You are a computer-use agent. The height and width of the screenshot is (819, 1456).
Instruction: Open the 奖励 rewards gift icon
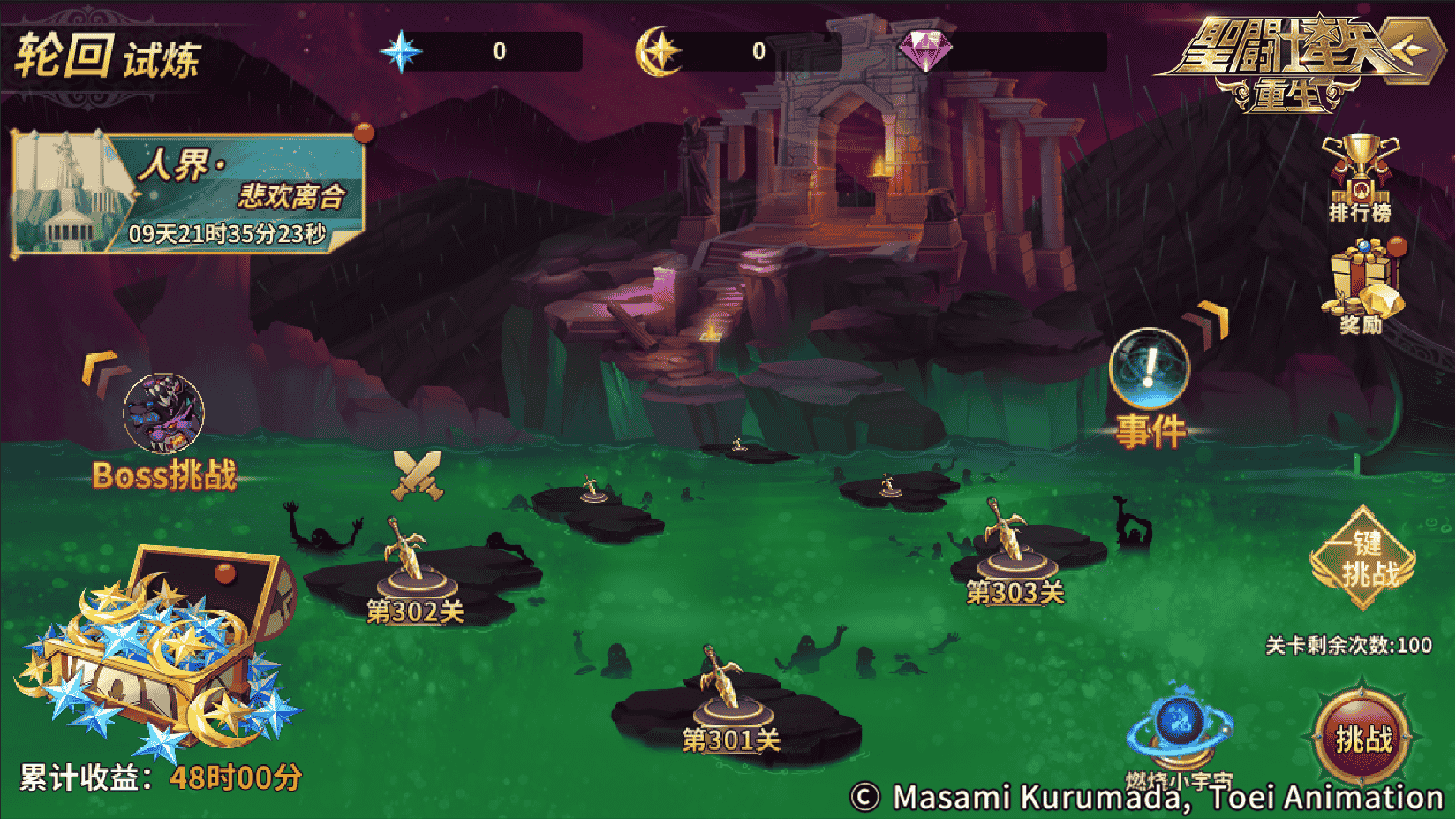click(x=1362, y=286)
